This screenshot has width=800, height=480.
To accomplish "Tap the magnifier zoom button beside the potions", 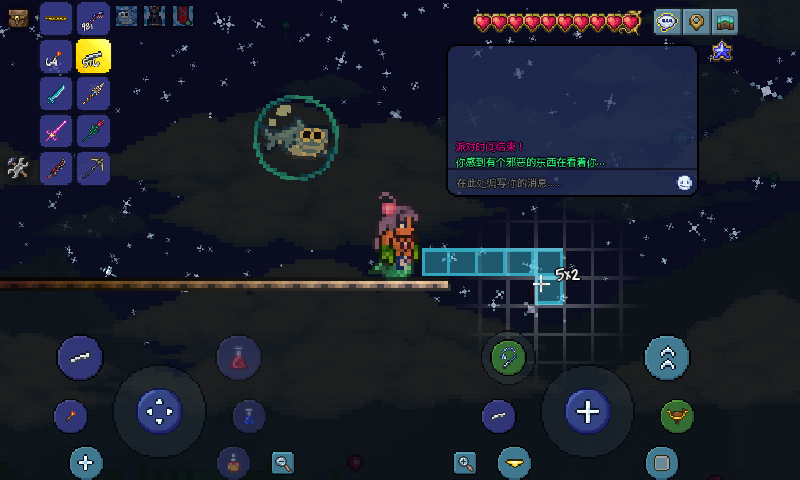I will [x=284, y=462].
